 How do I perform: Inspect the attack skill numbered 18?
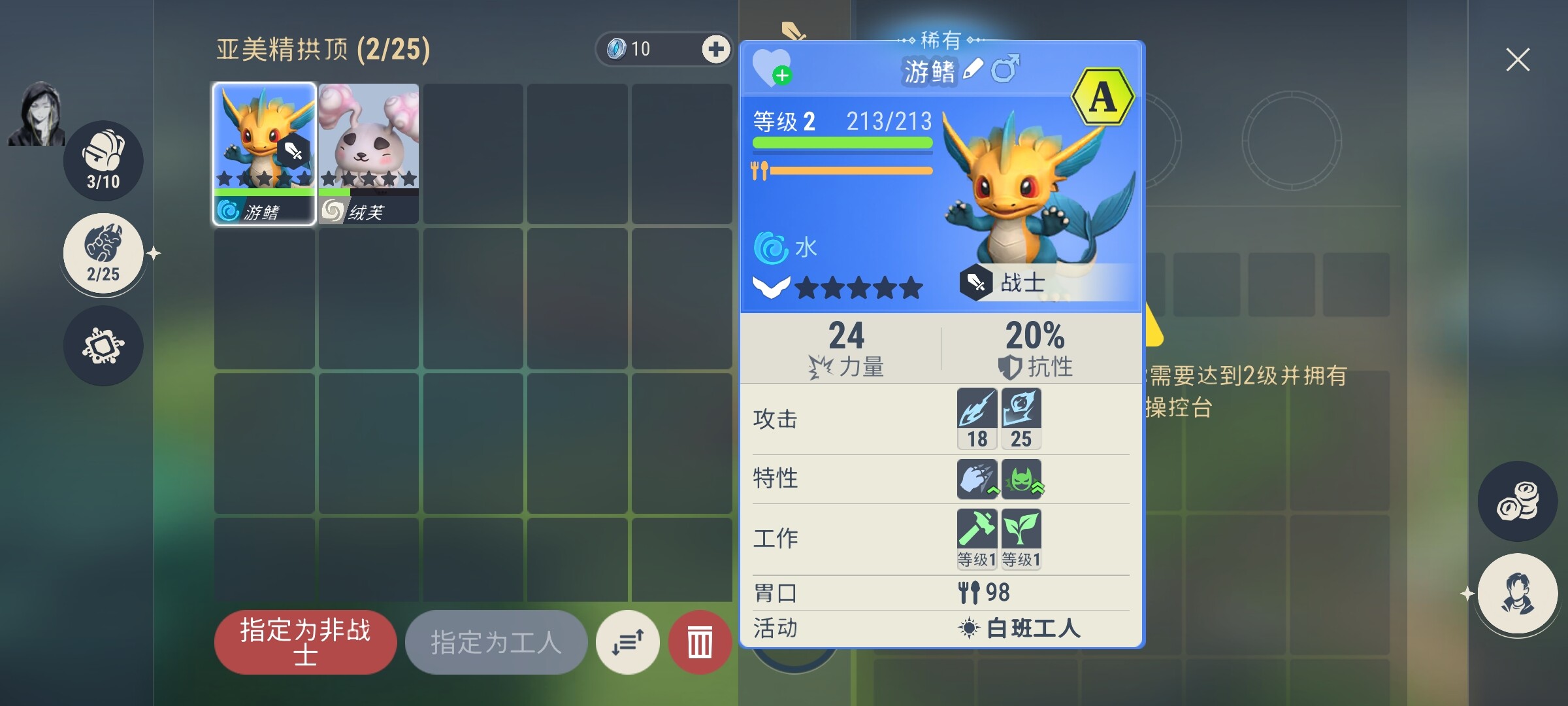(x=977, y=418)
